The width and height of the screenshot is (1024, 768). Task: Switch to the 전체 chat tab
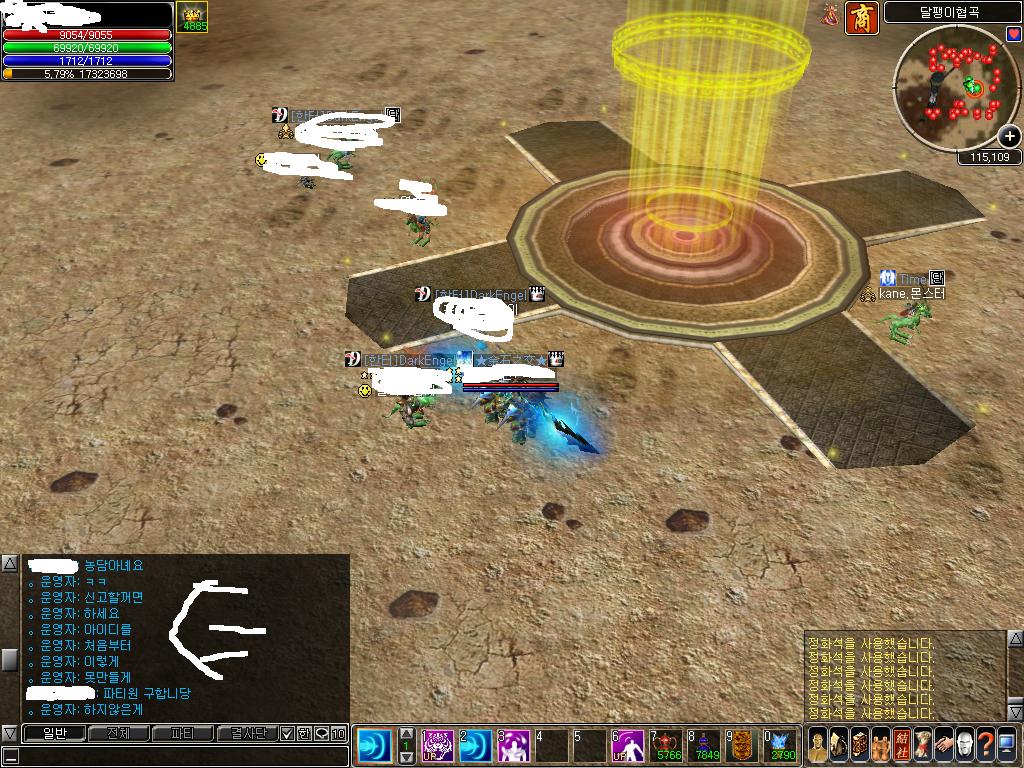(118, 733)
